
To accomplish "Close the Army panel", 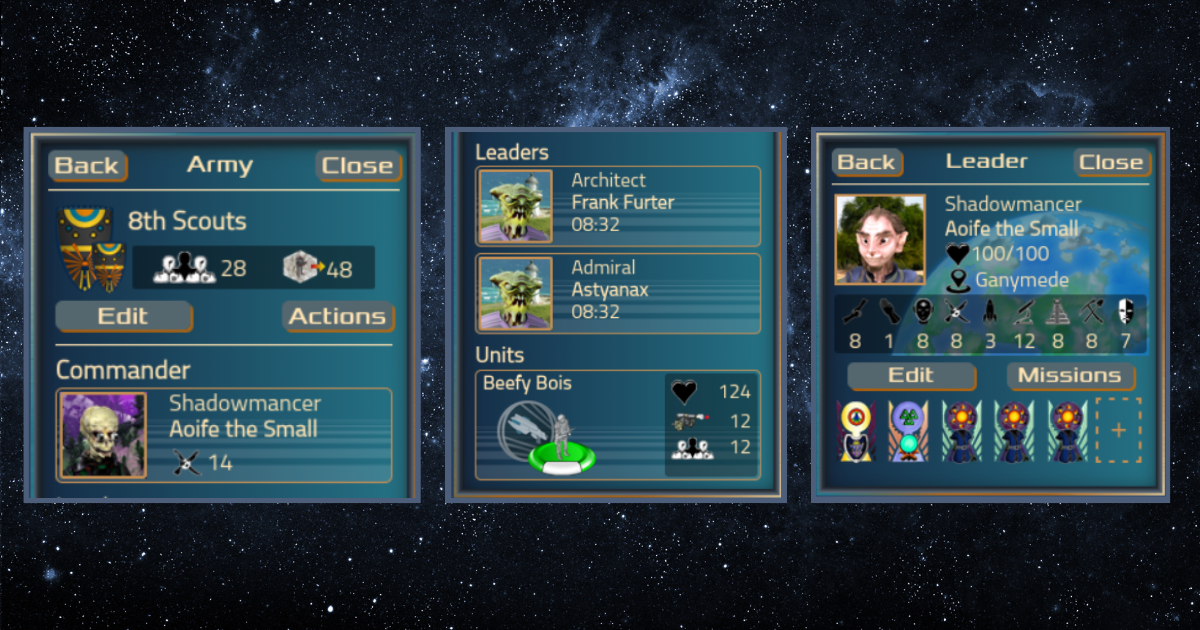I will (357, 166).
